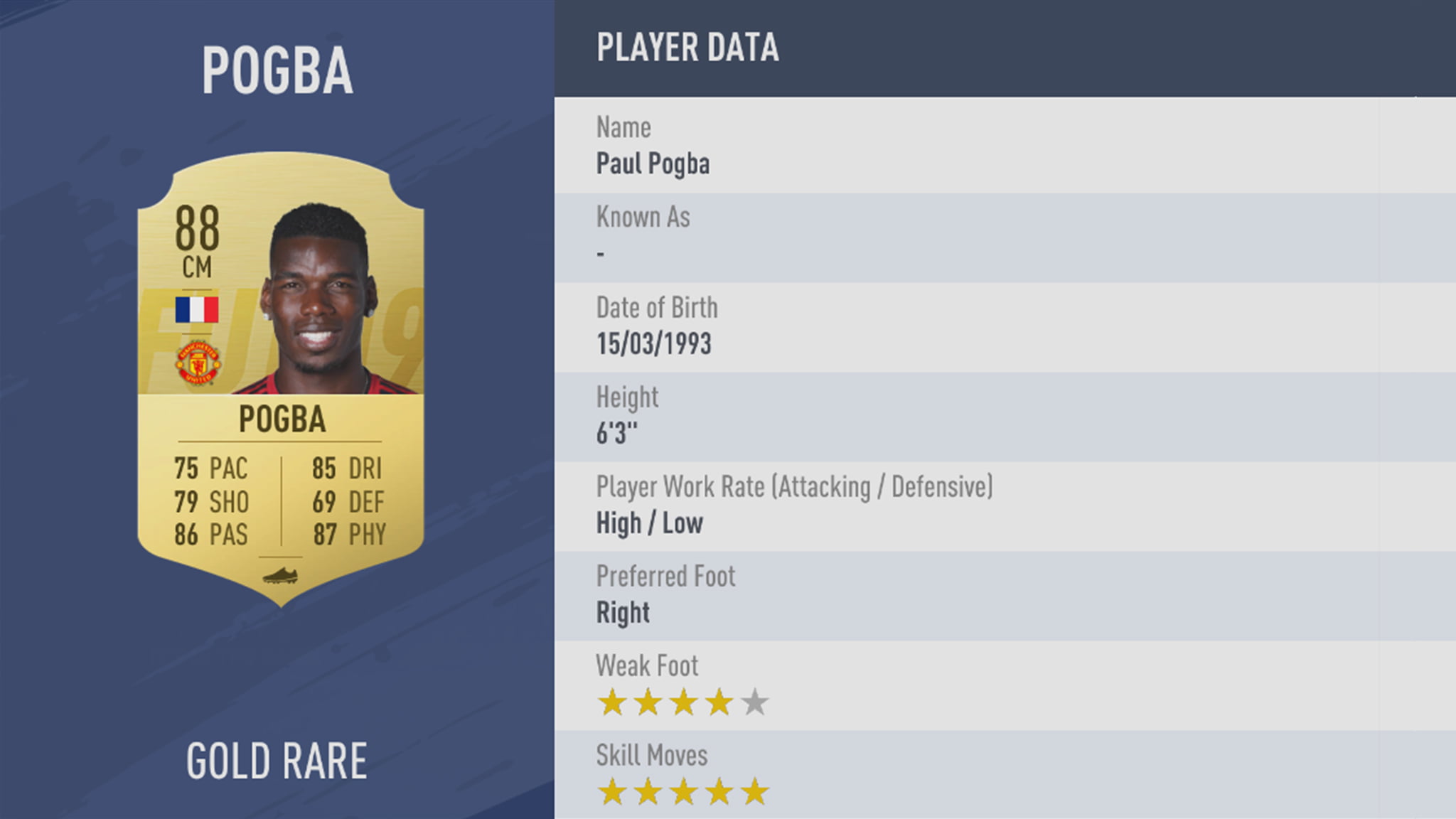Toggle the High / Low work rate value
Screen dimensions: 1456x819
(649, 523)
